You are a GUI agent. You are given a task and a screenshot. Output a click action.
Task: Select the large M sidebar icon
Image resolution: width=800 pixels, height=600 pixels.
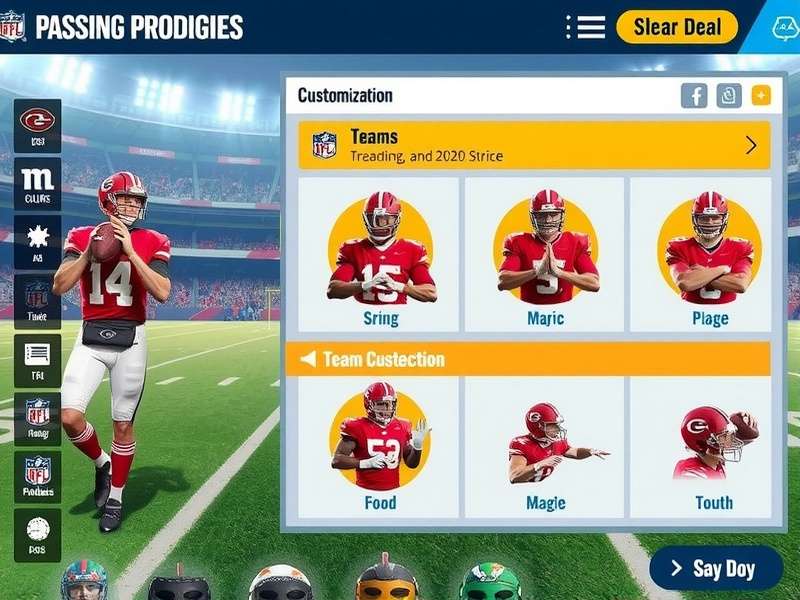(x=37, y=184)
